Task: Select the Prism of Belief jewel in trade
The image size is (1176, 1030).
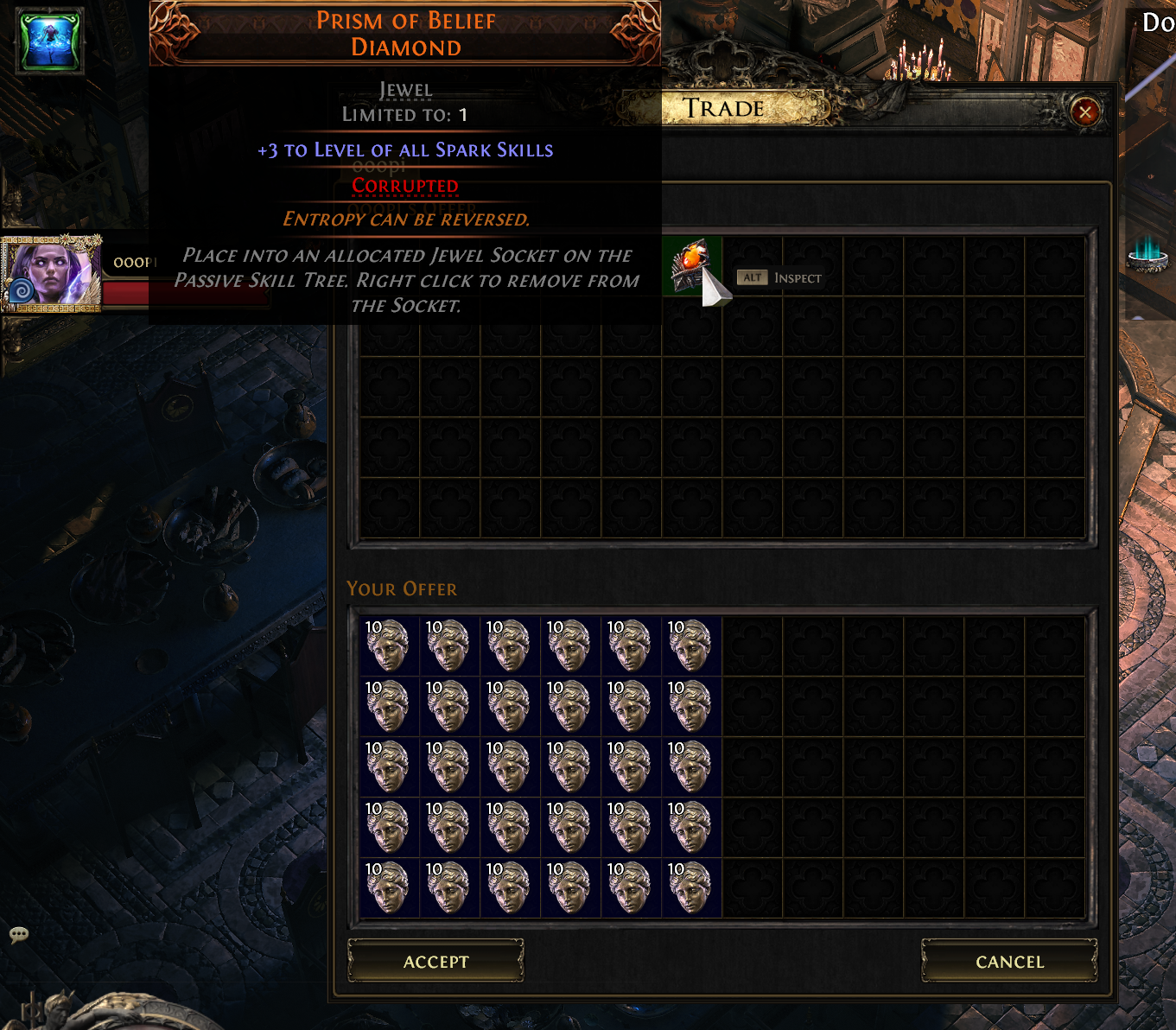Action: pos(691,265)
